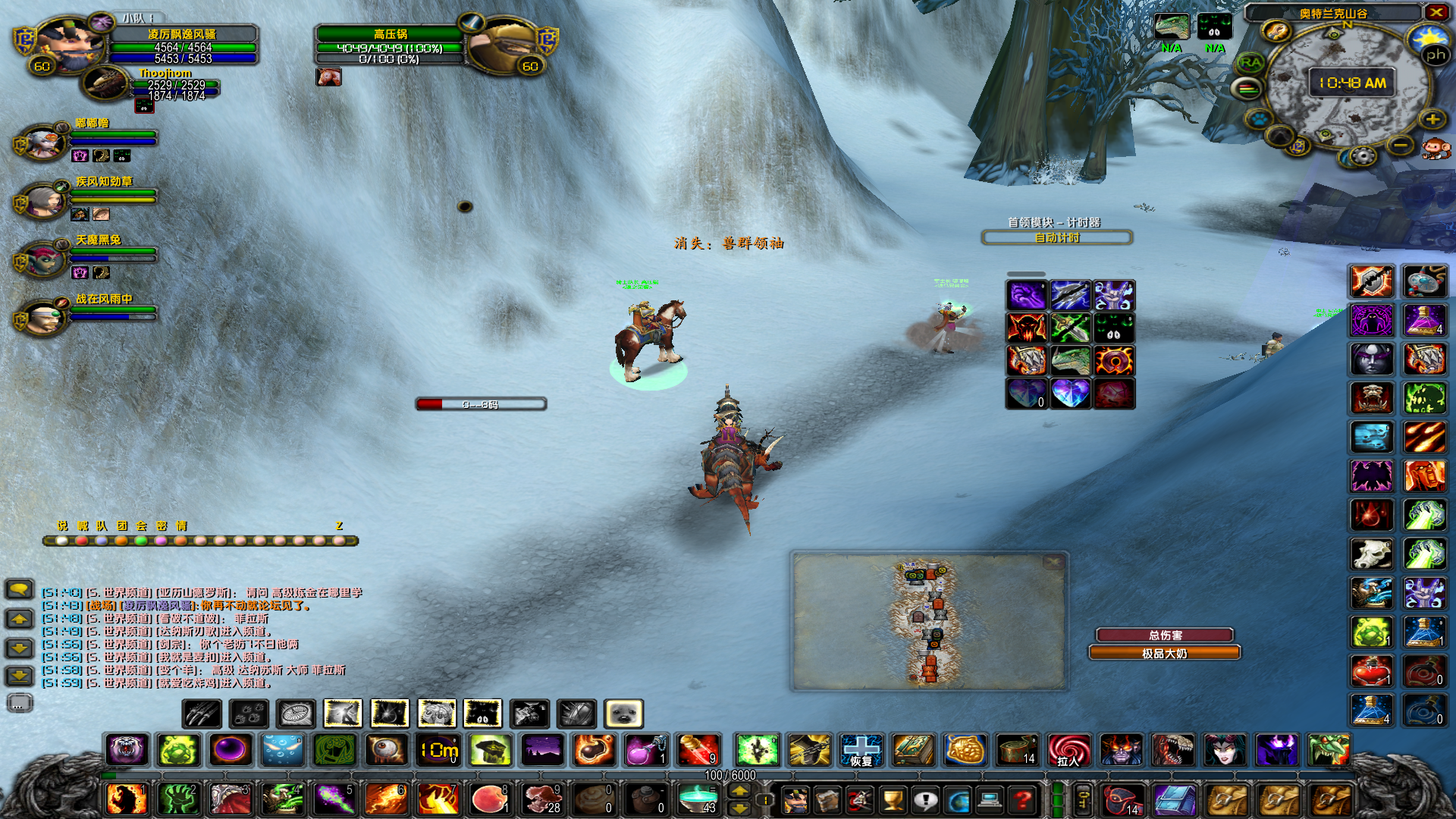Use the red potion with count 9
The width and height of the screenshot is (1456, 819).
(x=698, y=750)
